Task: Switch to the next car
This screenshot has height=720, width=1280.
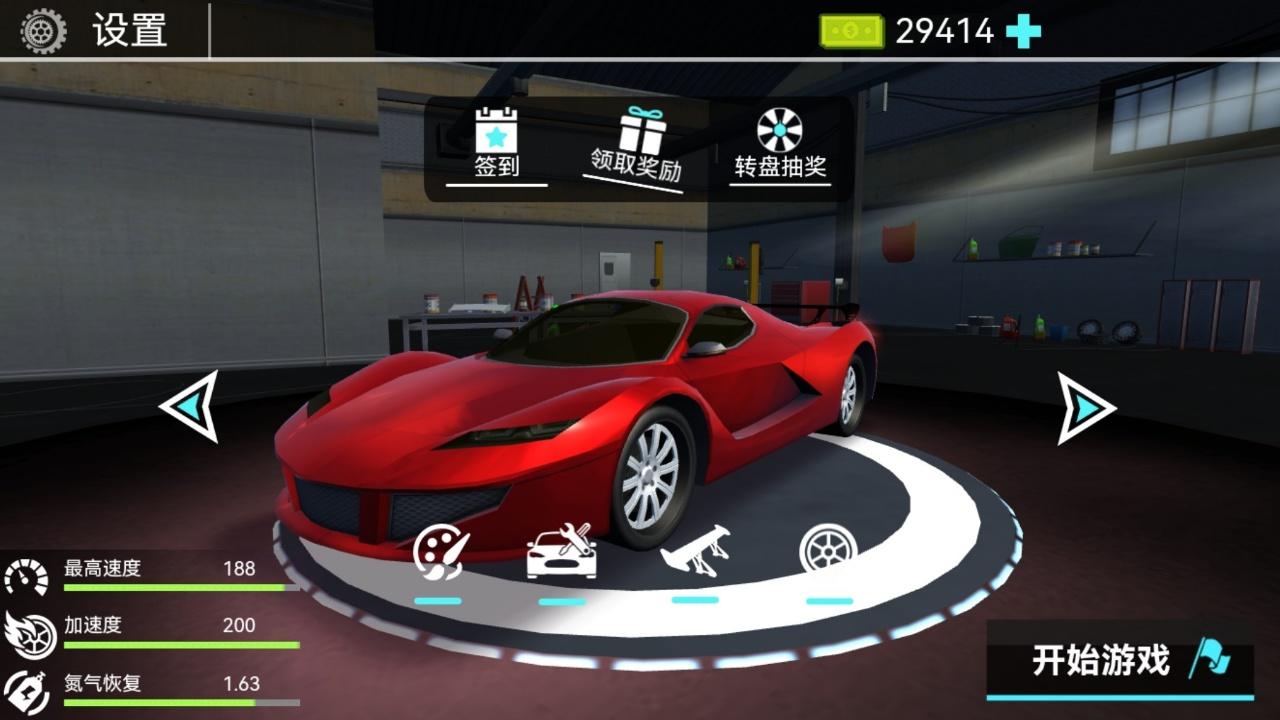Action: tap(1086, 408)
